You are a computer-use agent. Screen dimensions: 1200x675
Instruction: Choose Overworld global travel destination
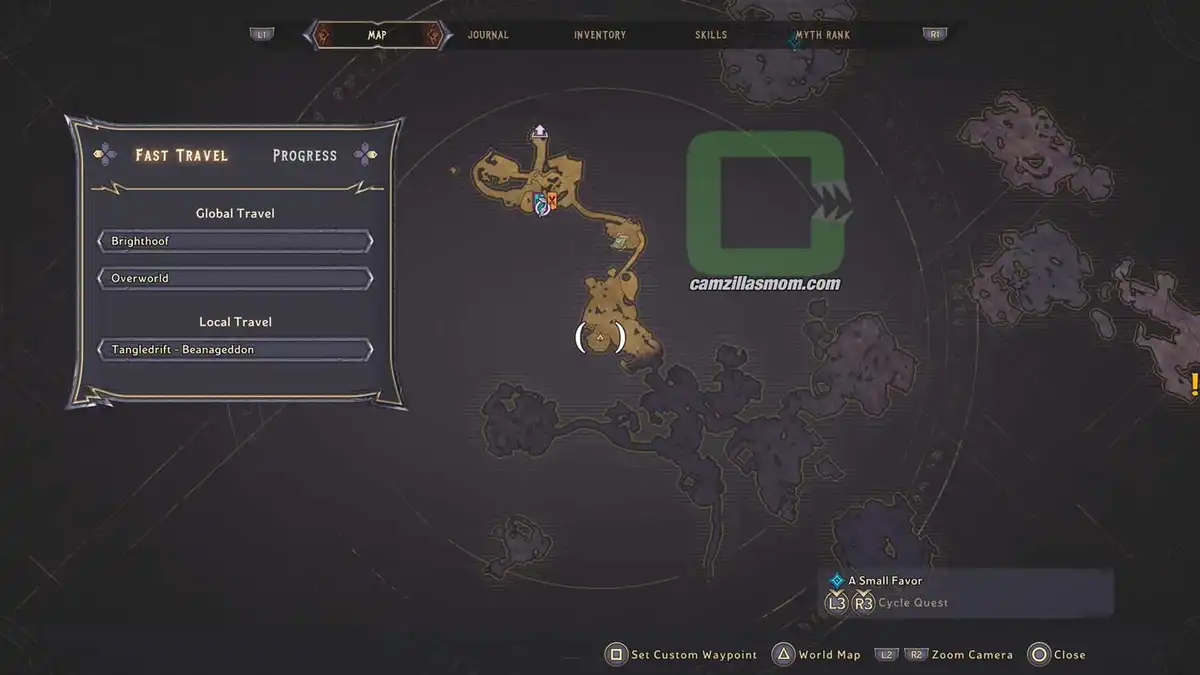(x=235, y=278)
